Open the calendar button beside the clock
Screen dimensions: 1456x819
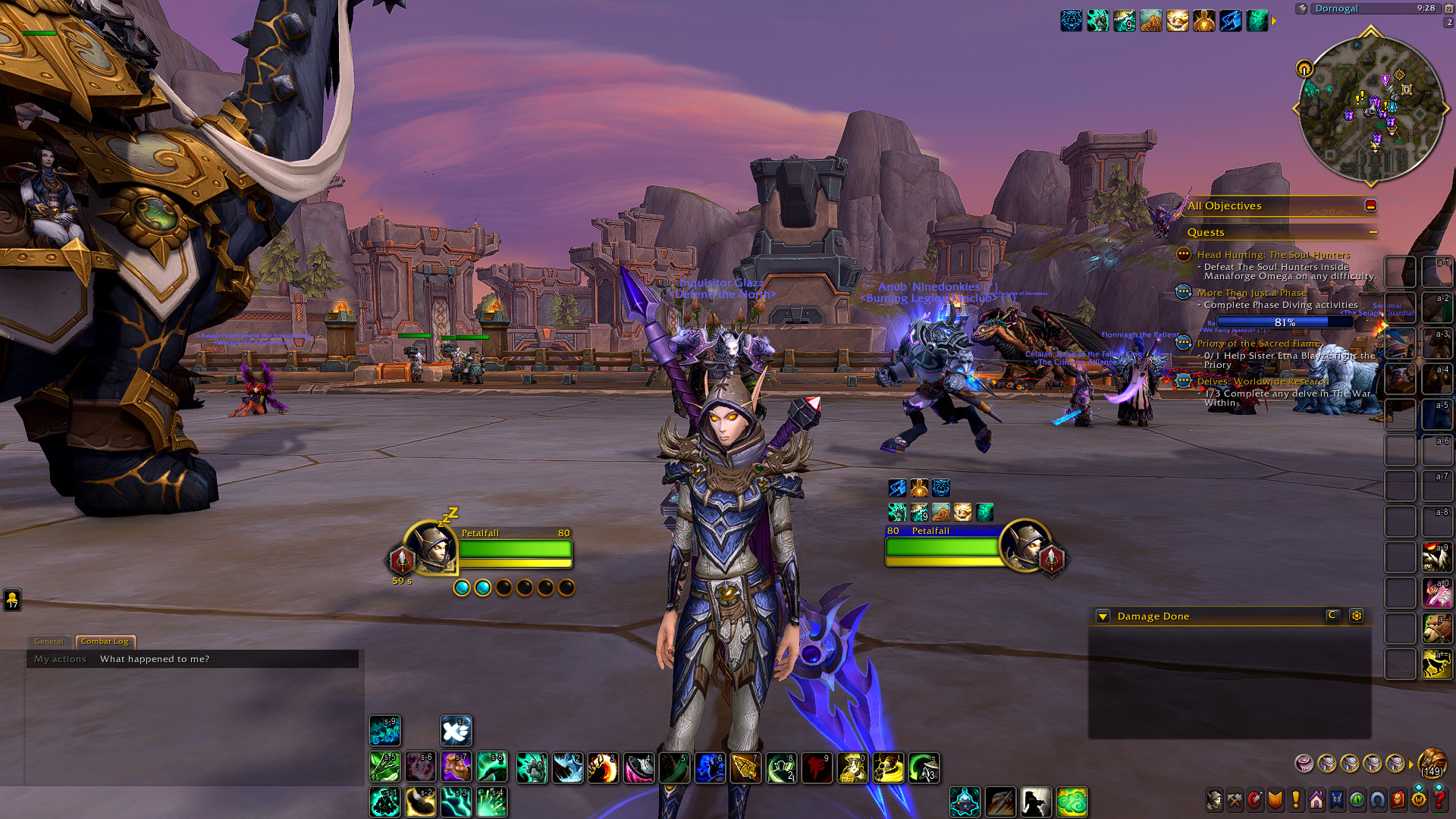point(1448,8)
